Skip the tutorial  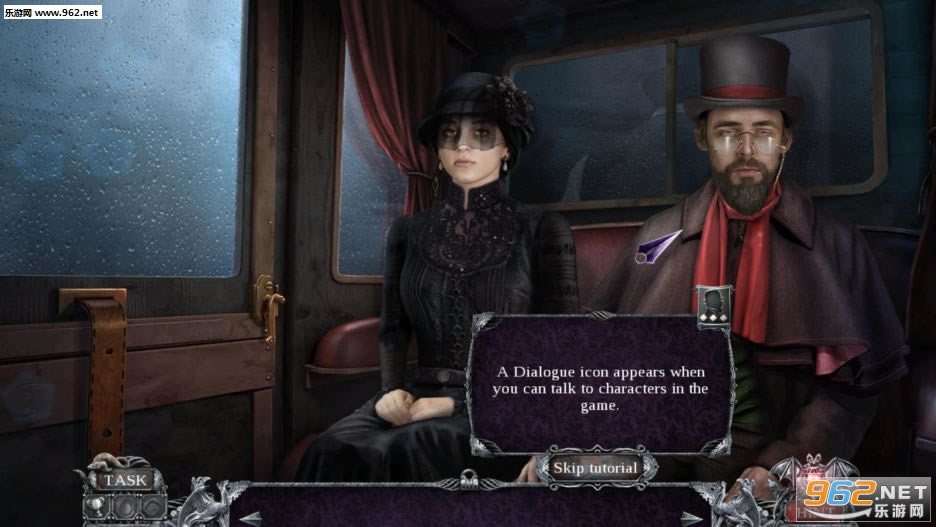click(x=597, y=467)
